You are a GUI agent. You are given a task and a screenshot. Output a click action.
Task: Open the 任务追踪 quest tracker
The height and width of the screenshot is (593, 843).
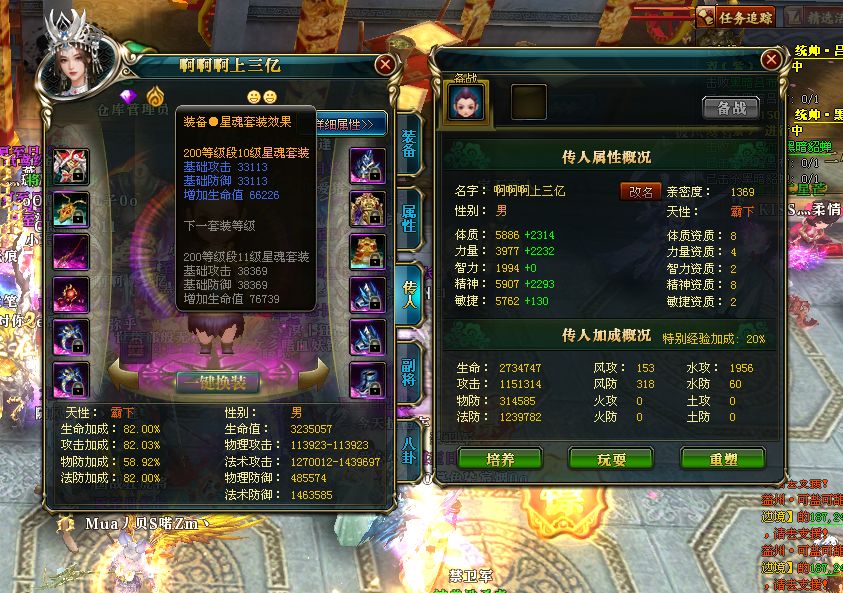pos(735,16)
